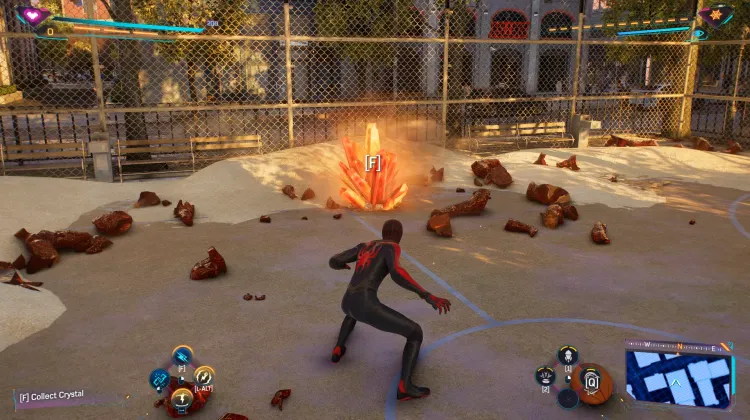Click the star emblem in the corner
The image size is (750, 420).
717,15
